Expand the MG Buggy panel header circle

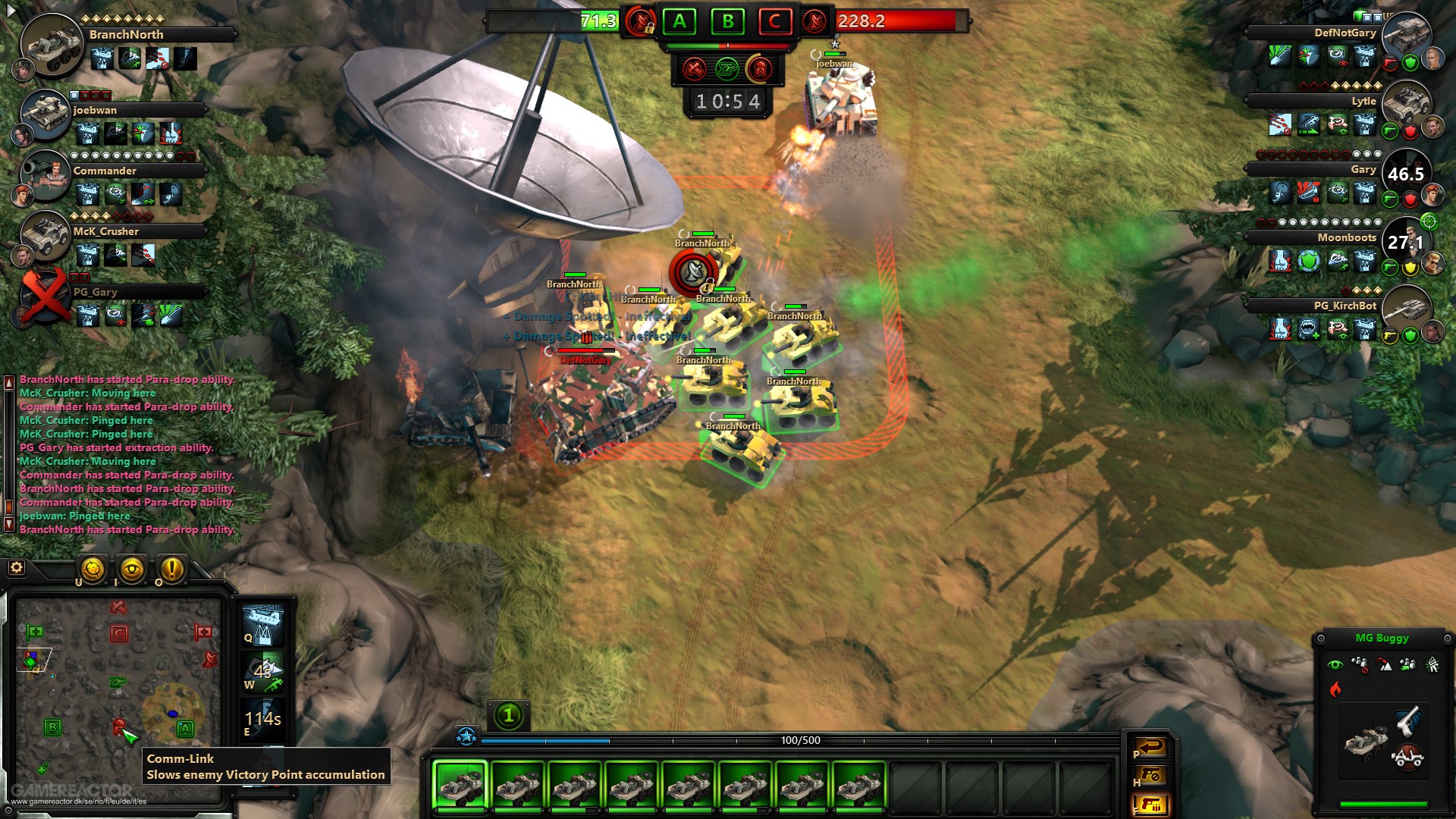click(1322, 639)
